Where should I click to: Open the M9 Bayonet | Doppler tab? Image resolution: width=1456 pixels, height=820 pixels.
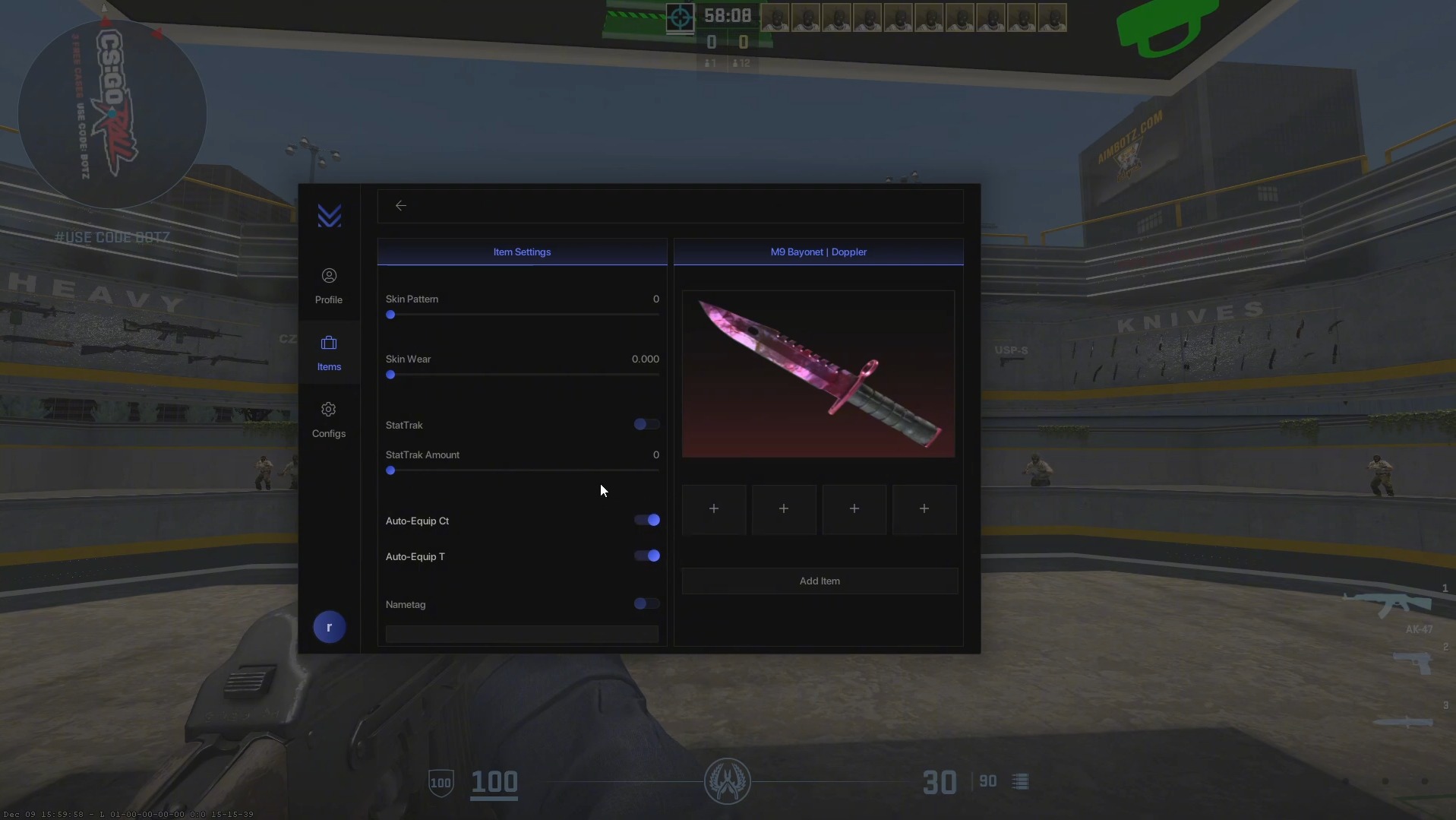click(819, 252)
